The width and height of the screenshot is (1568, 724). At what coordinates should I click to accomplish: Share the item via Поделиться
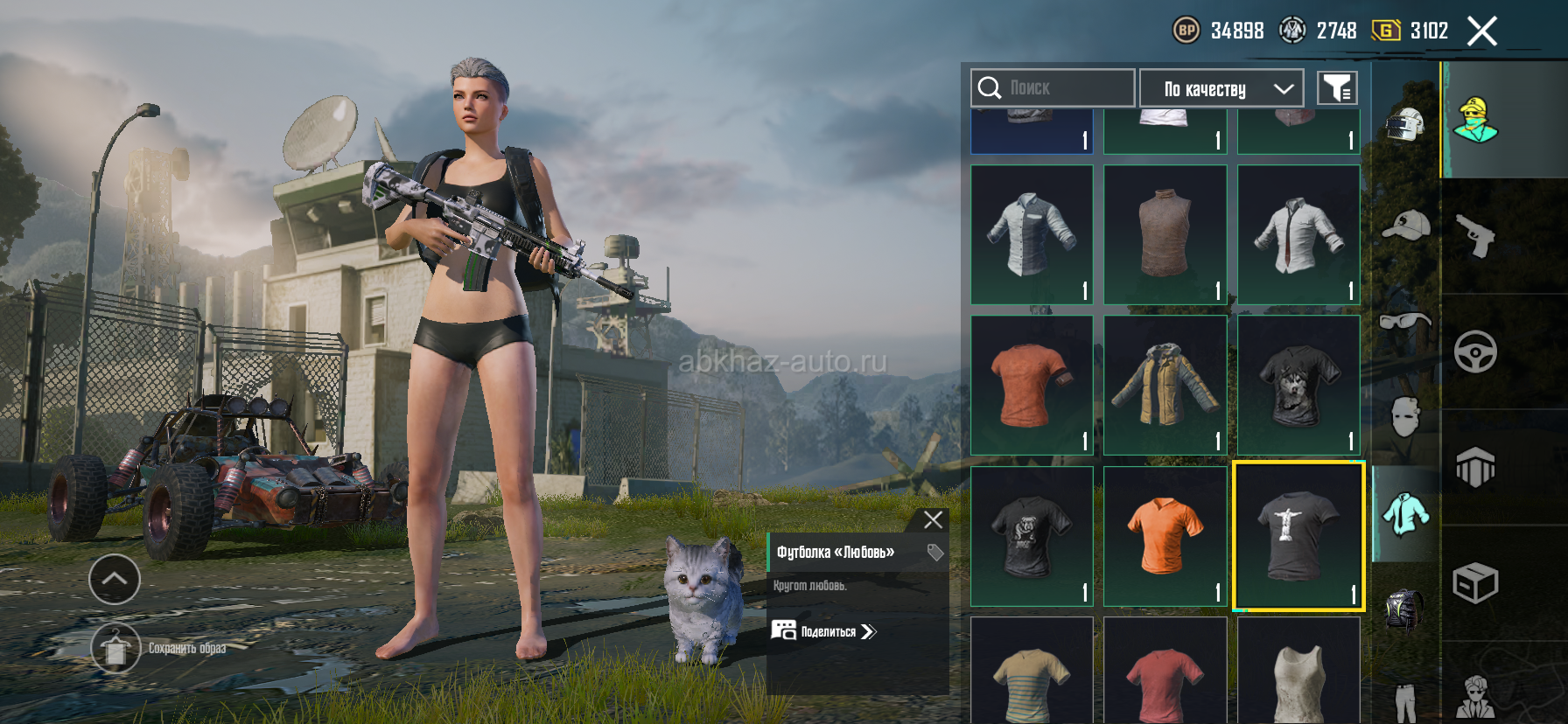pyautogui.click(x=823, y=631)
